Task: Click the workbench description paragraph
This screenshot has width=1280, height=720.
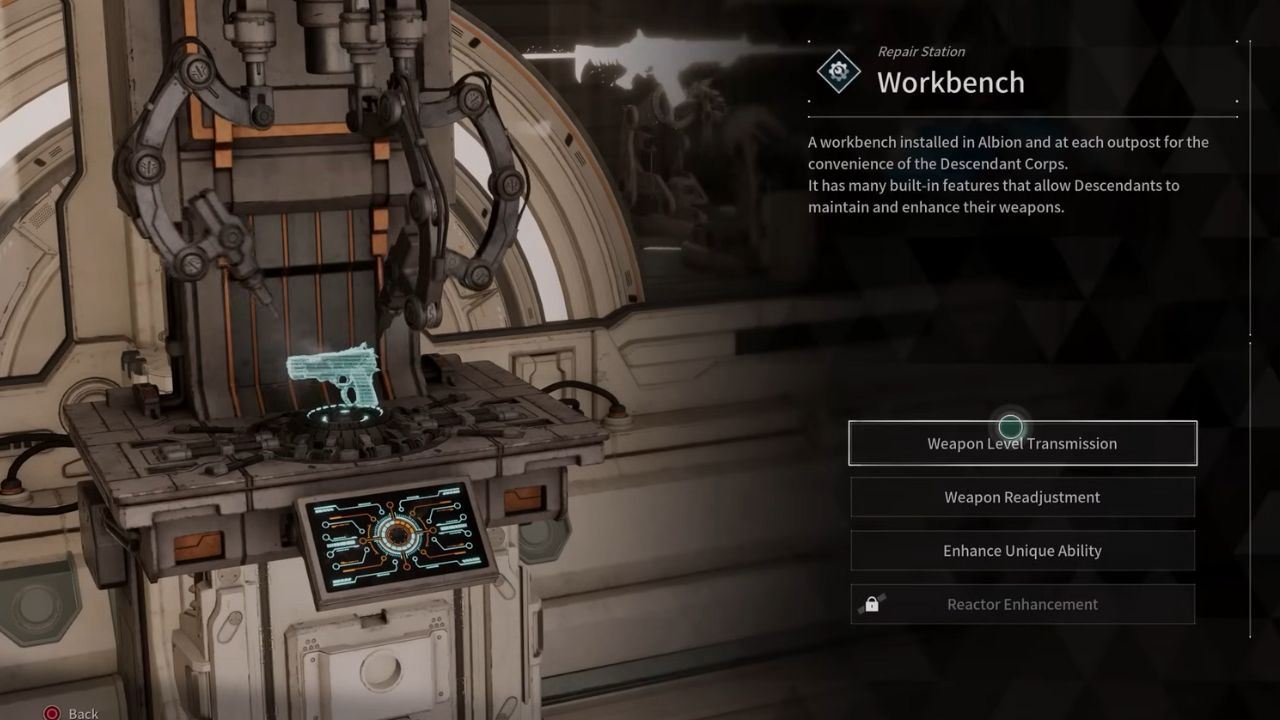Action: tap(1000, 175)
